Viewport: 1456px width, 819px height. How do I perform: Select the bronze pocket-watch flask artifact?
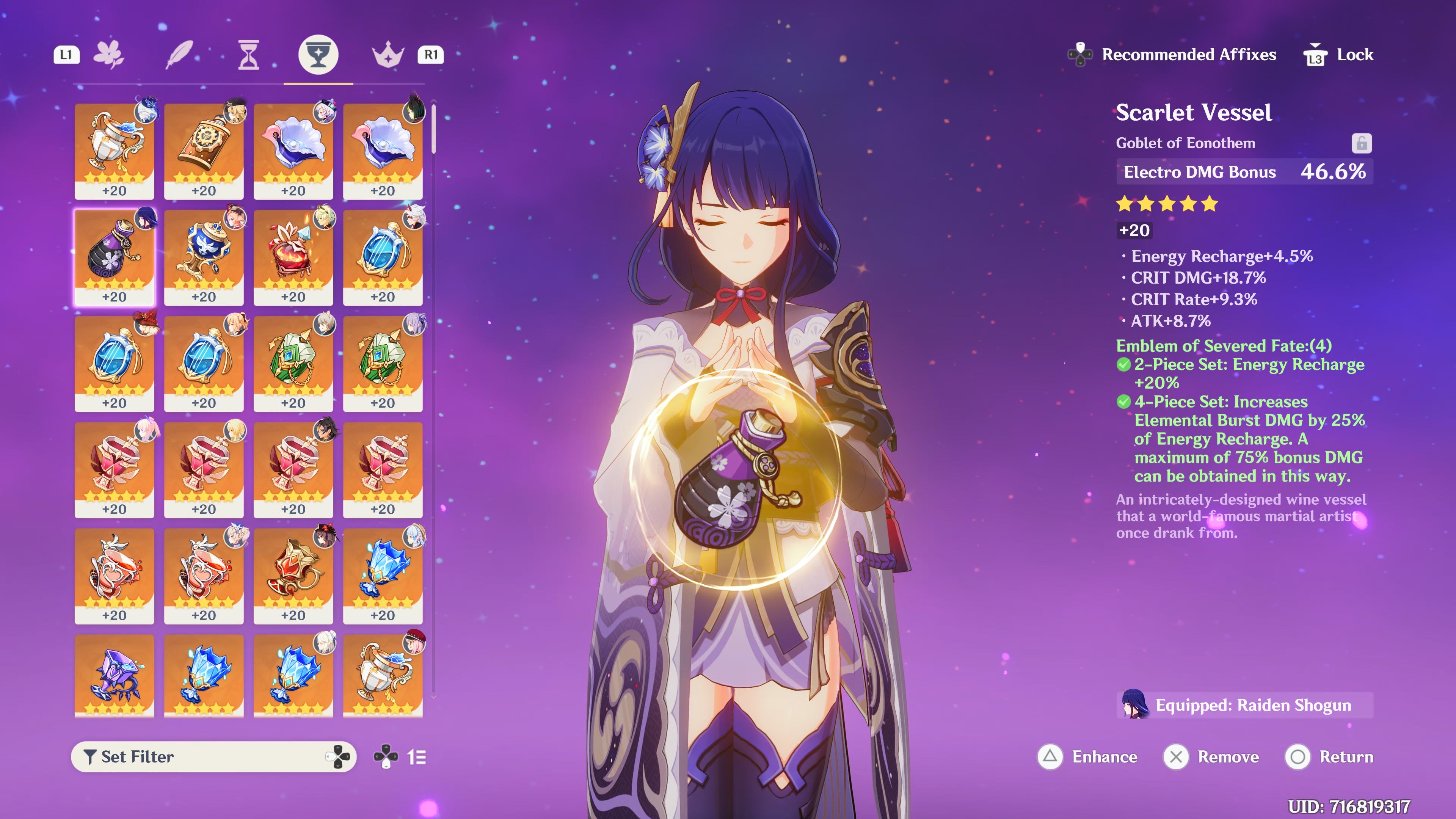[204, 151]
